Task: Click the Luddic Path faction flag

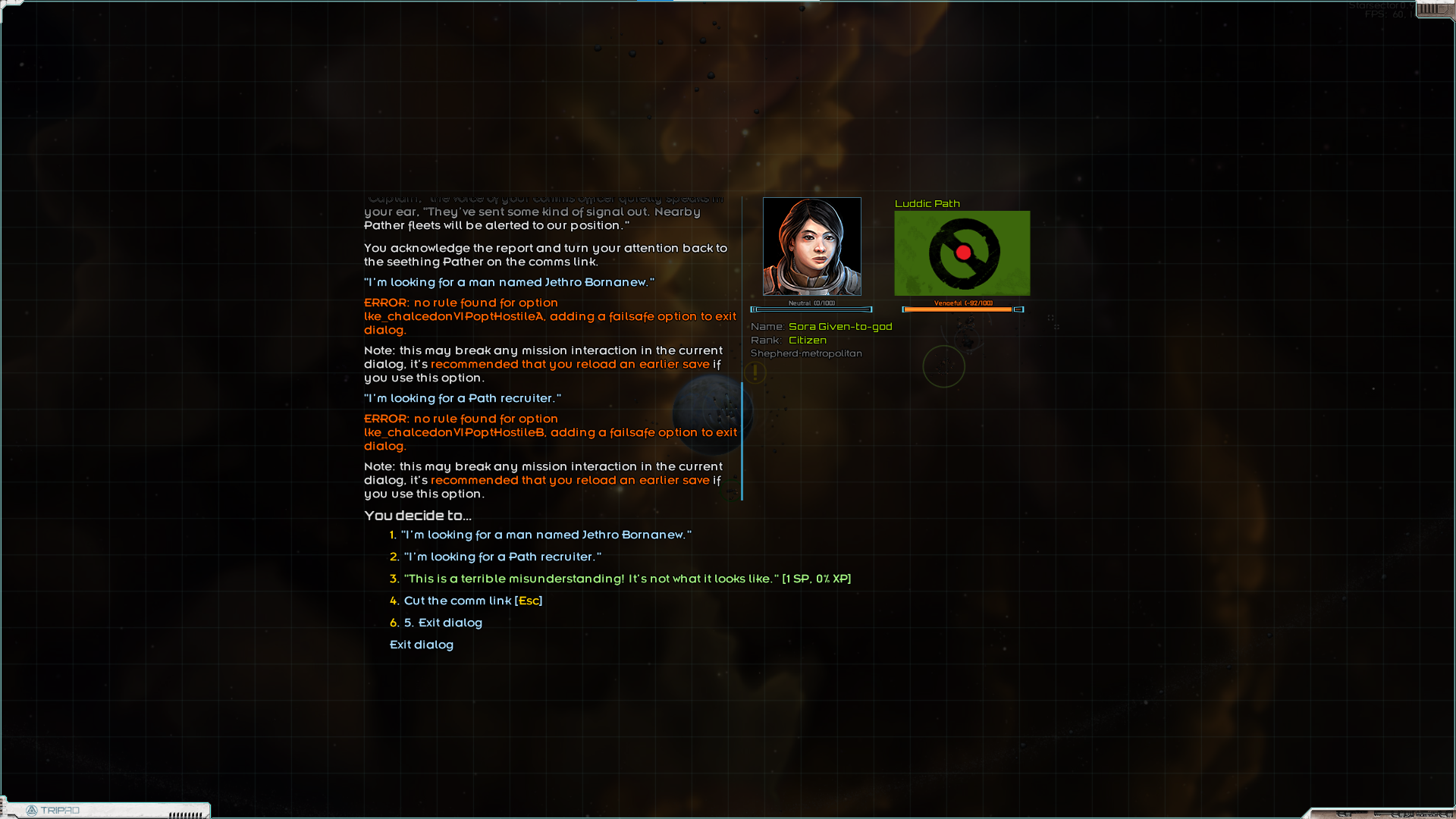Action: pyautogui.click(x=962, y=253)
